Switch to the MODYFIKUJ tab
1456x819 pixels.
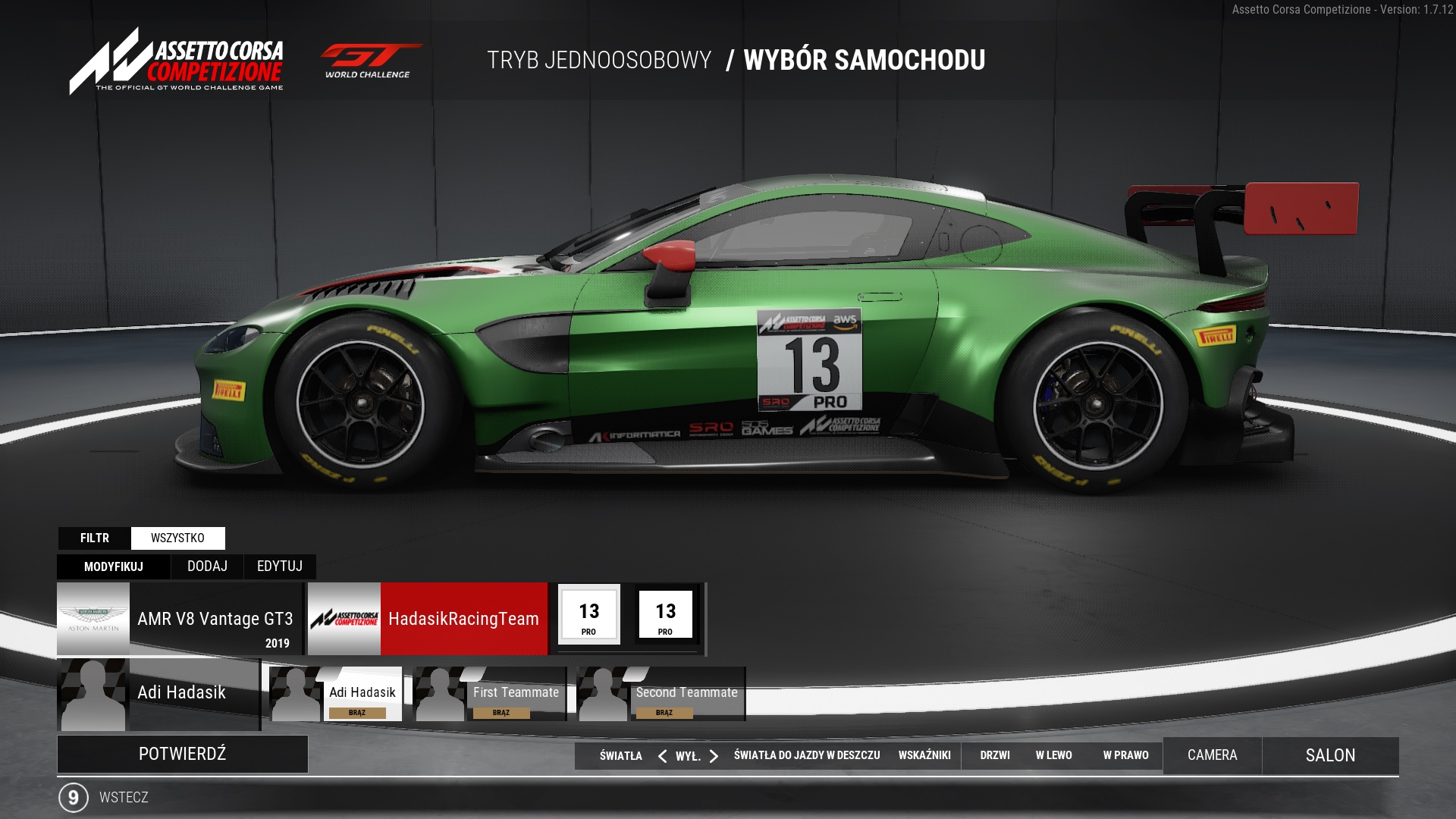[x=114, y=566]
